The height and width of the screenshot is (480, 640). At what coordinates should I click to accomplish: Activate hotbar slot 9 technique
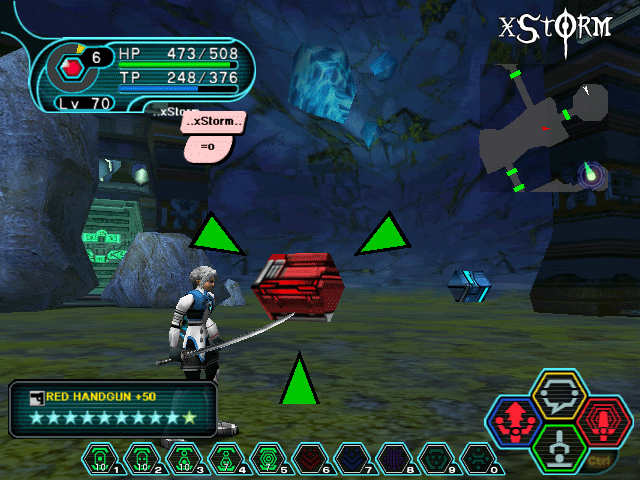[435, 459]
